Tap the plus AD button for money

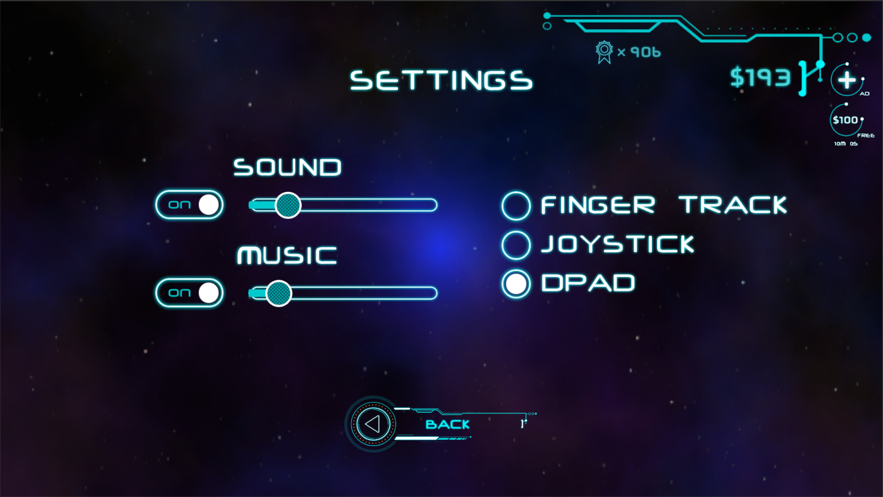(x=847, y=80)
